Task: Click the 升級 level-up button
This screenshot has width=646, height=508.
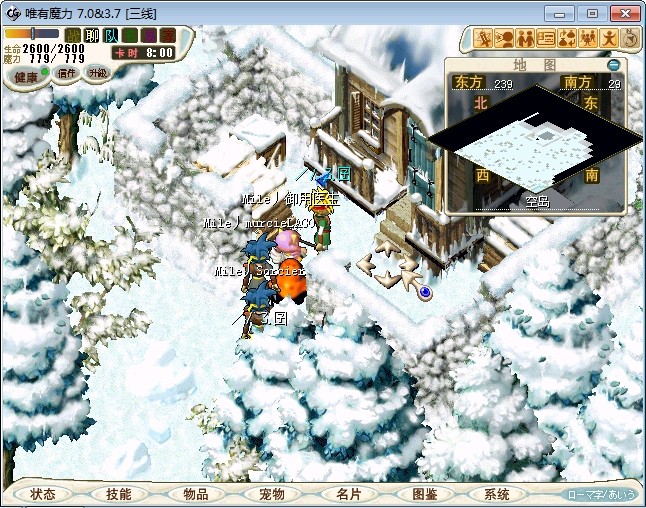Action: [98, 73]
